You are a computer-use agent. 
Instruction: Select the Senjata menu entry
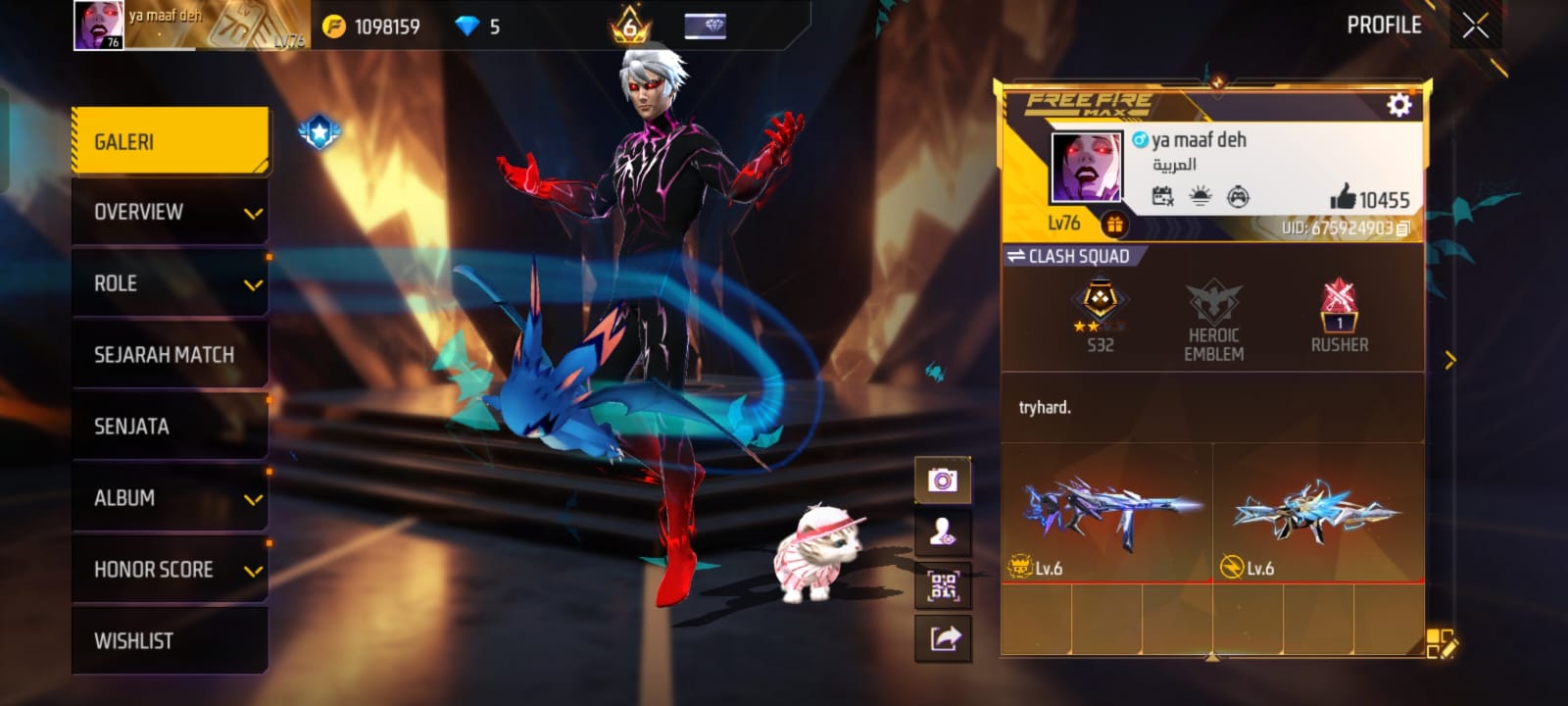point(170,427)
